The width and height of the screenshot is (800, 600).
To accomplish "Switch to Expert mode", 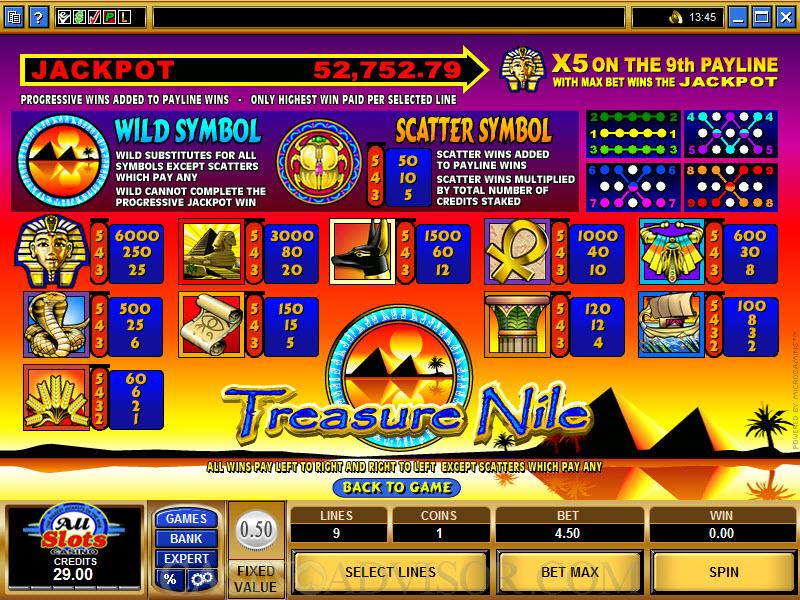I will [x=186, y=559].
